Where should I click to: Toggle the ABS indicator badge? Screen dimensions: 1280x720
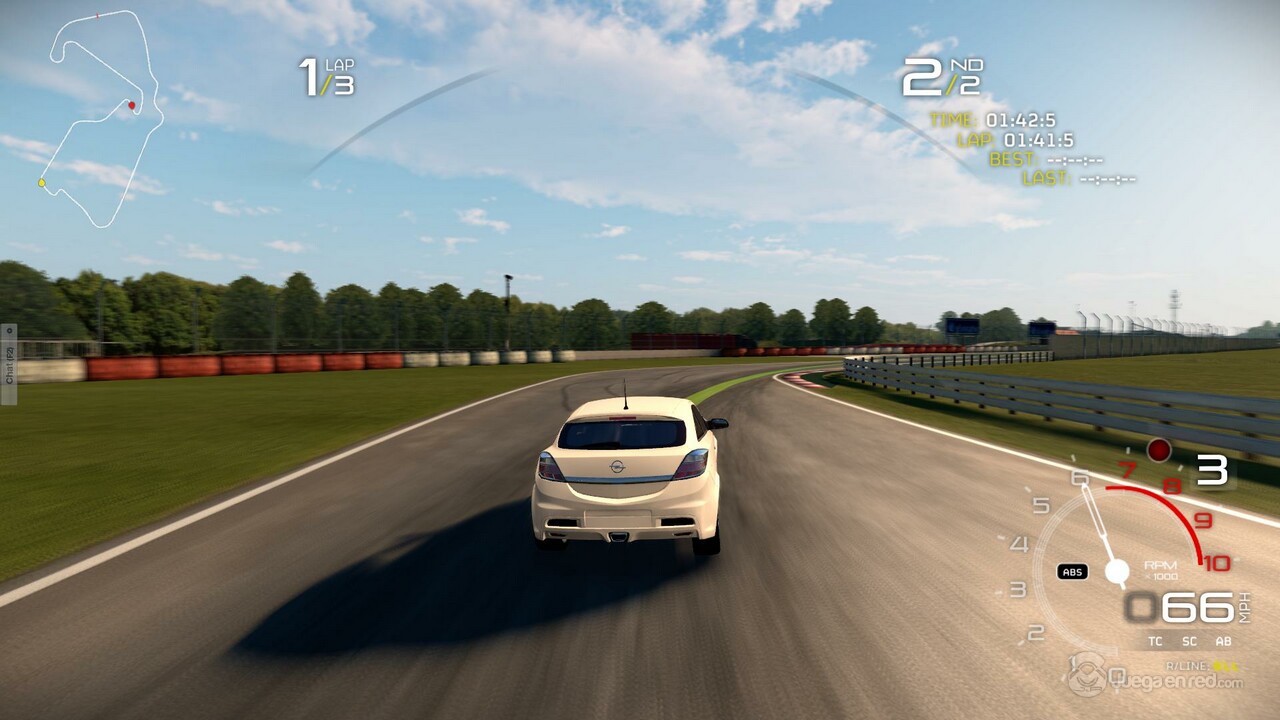[1072, 572]
